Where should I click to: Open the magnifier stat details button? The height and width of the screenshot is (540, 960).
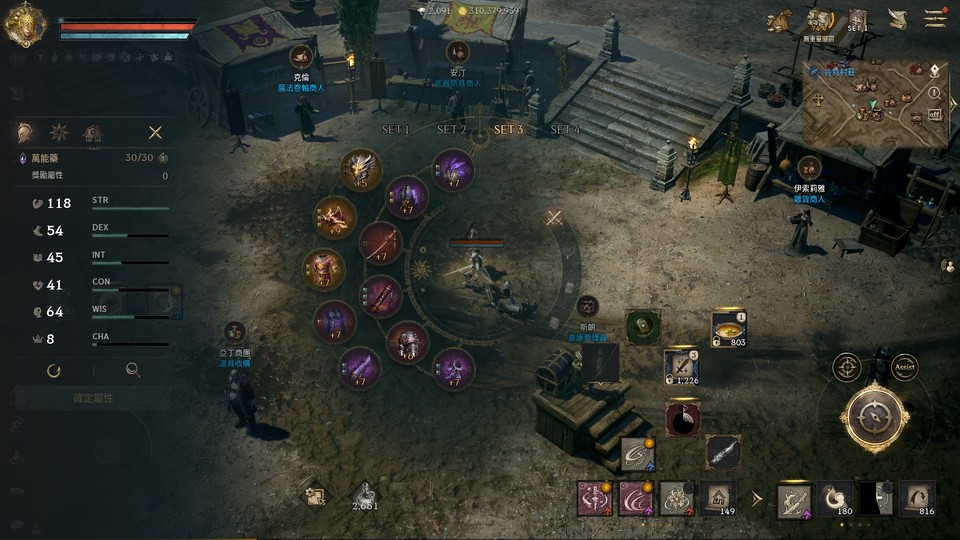coord(133,370)
